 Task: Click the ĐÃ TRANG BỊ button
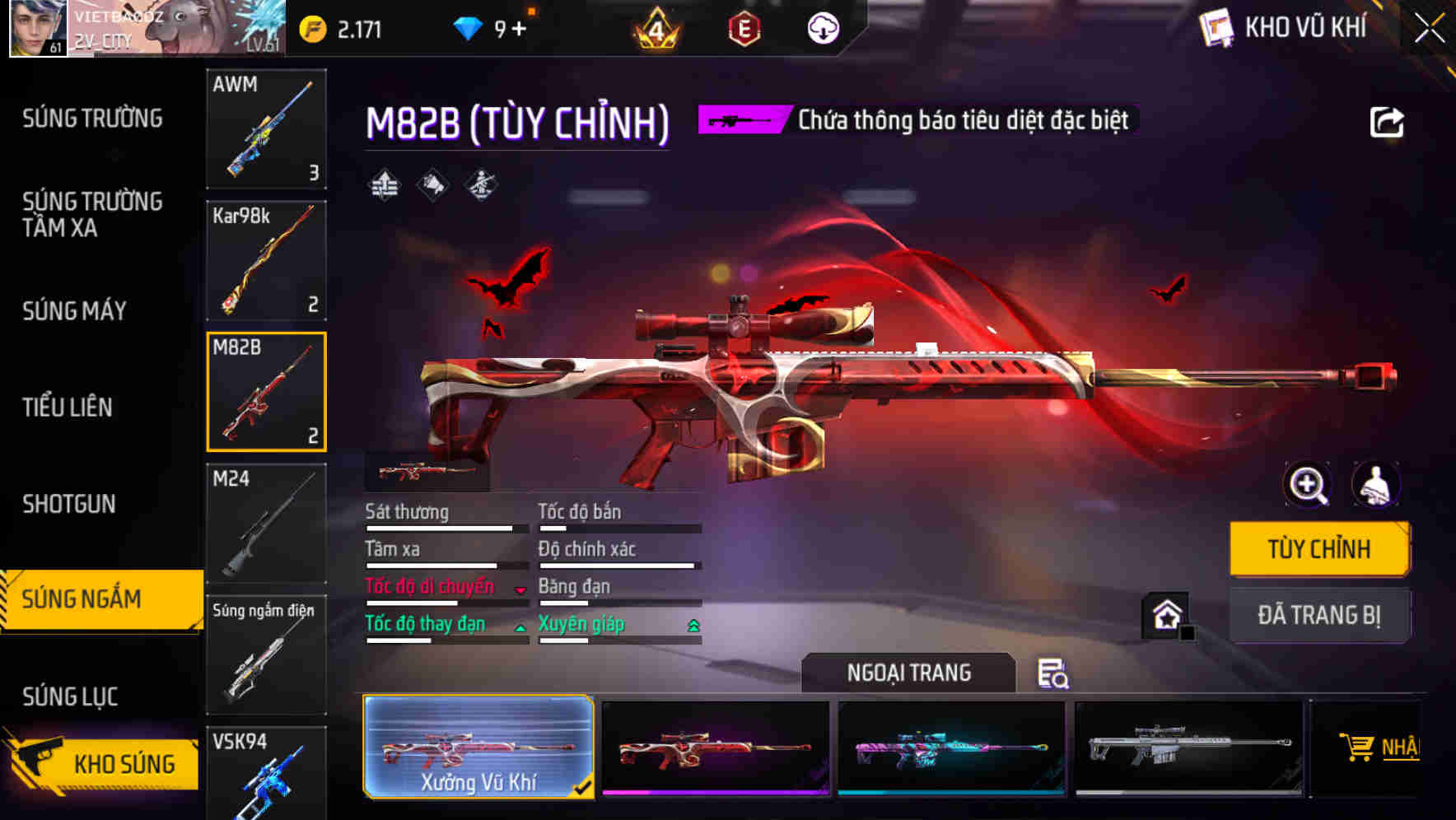click(x=1318, y=616)
